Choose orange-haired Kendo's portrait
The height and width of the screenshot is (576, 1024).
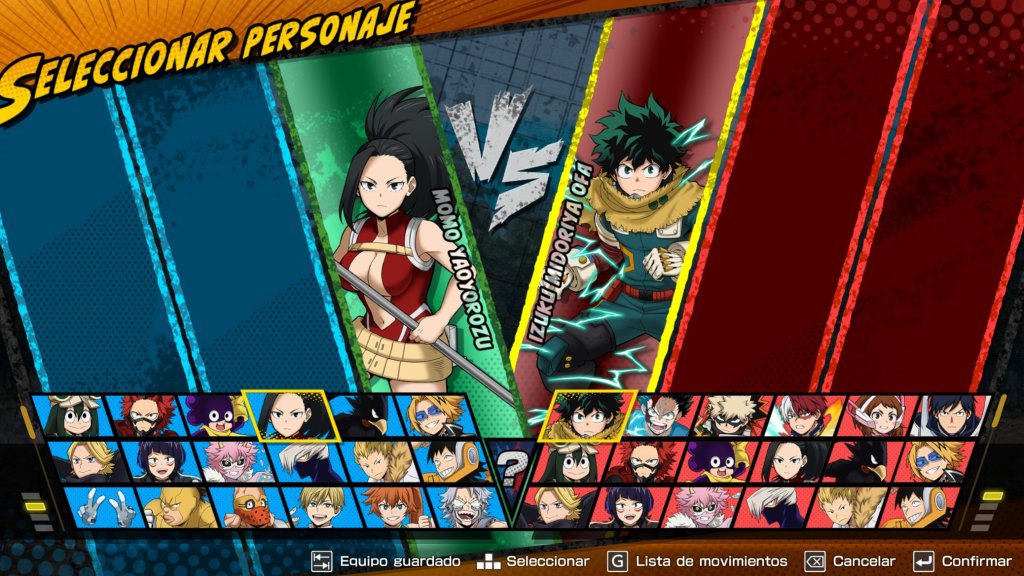click(392, 505)
